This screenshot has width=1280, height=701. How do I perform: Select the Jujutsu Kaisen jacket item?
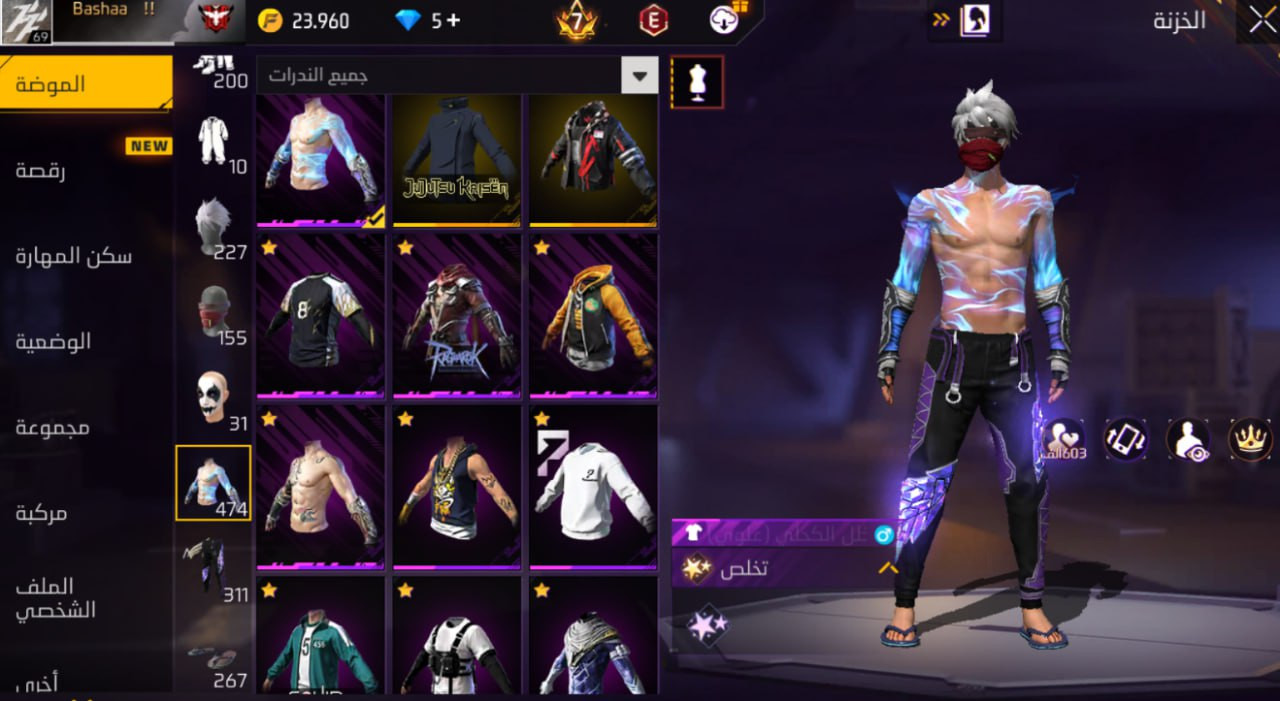click(x=456, y=160)
